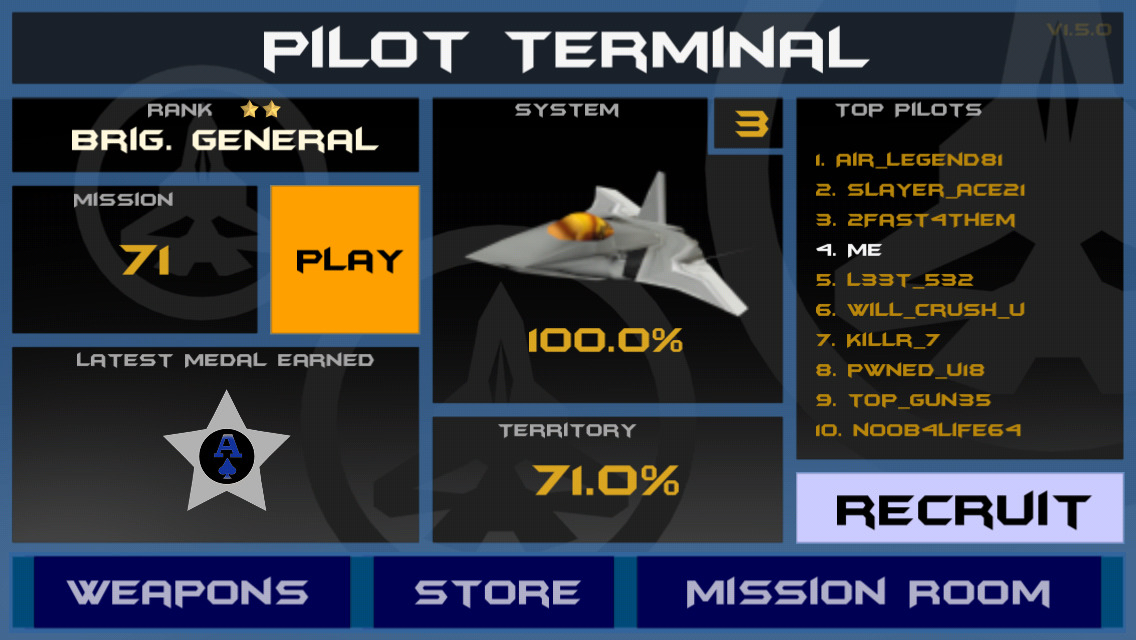
Task: Open the Territory panel
Action: (607, 480)
